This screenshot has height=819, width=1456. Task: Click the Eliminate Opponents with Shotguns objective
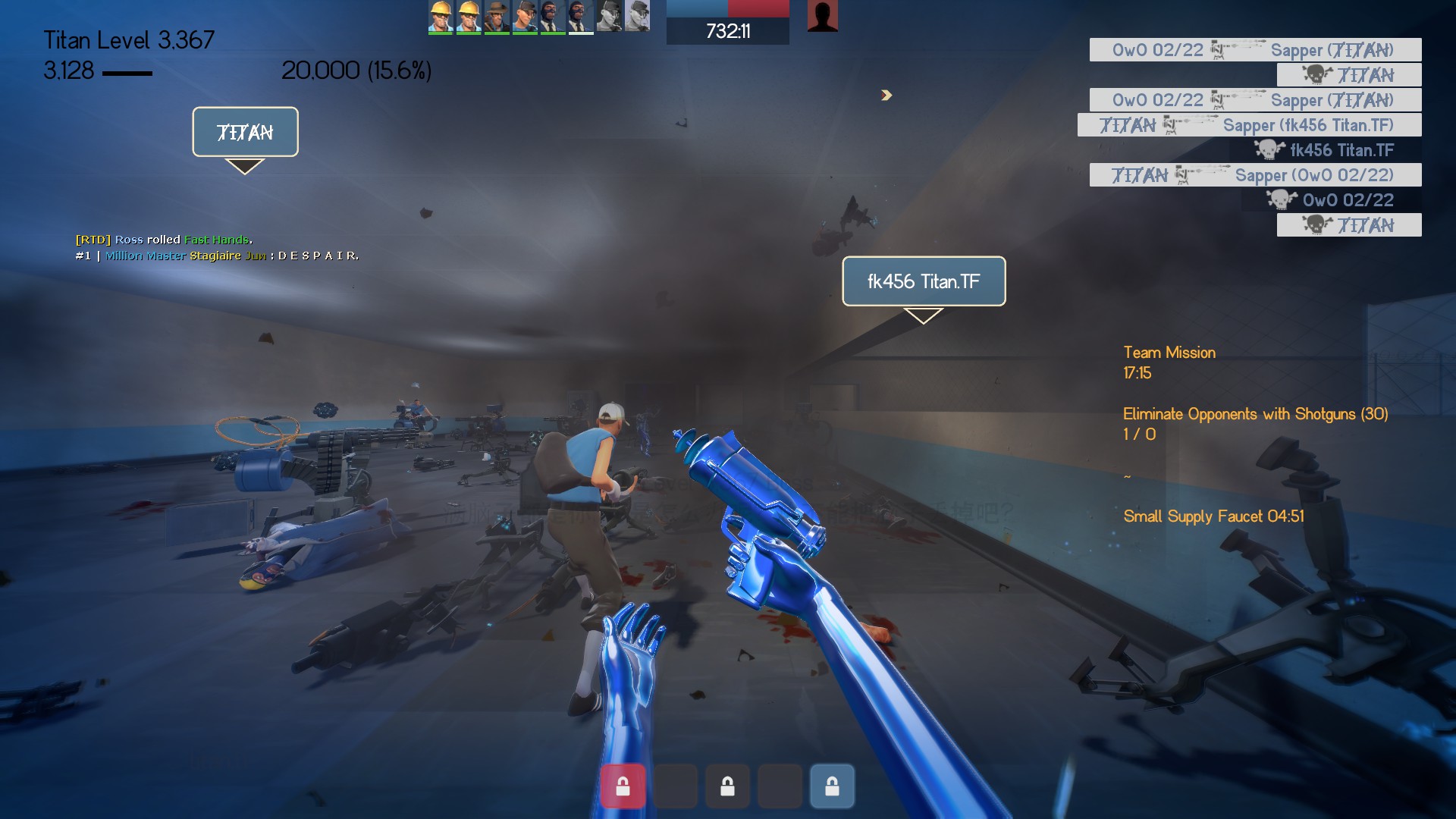coord(1255,414)
